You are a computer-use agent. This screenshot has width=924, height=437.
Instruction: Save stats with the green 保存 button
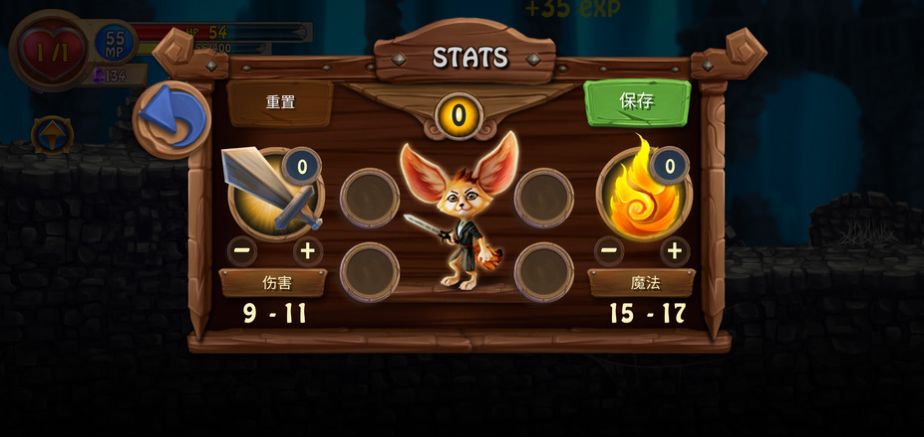click(x=637, y=101)
